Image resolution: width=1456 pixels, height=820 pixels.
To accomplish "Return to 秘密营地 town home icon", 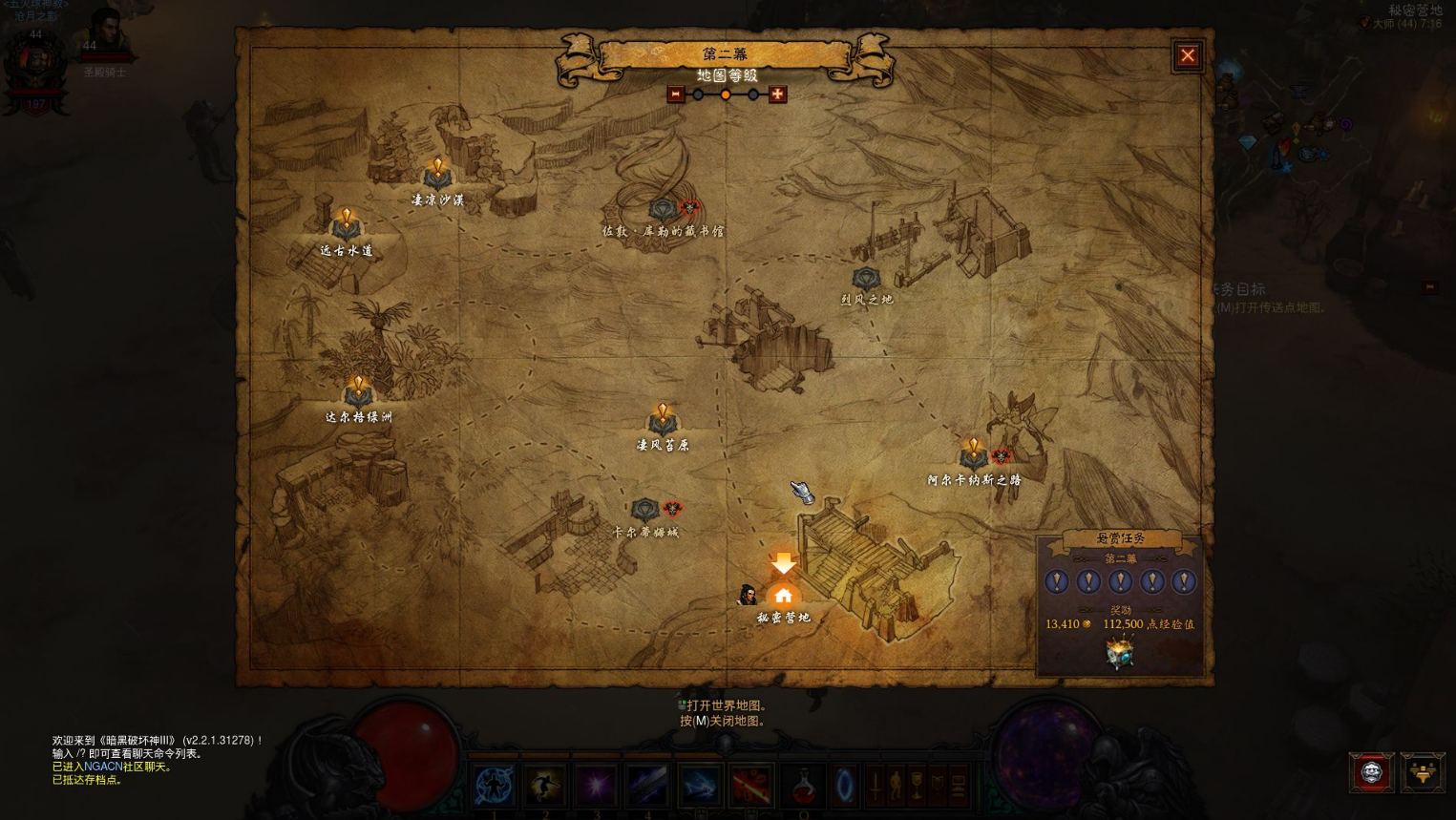I will click(x=783, y=596).
